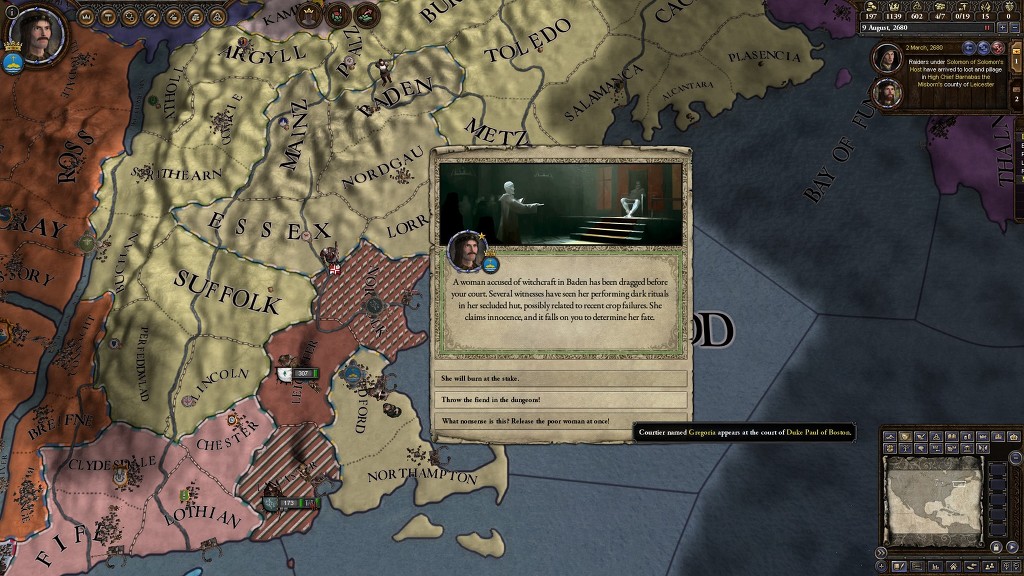Click the throne alert icon at top
Screen dimensions: 1024x576
coord(310,14)
